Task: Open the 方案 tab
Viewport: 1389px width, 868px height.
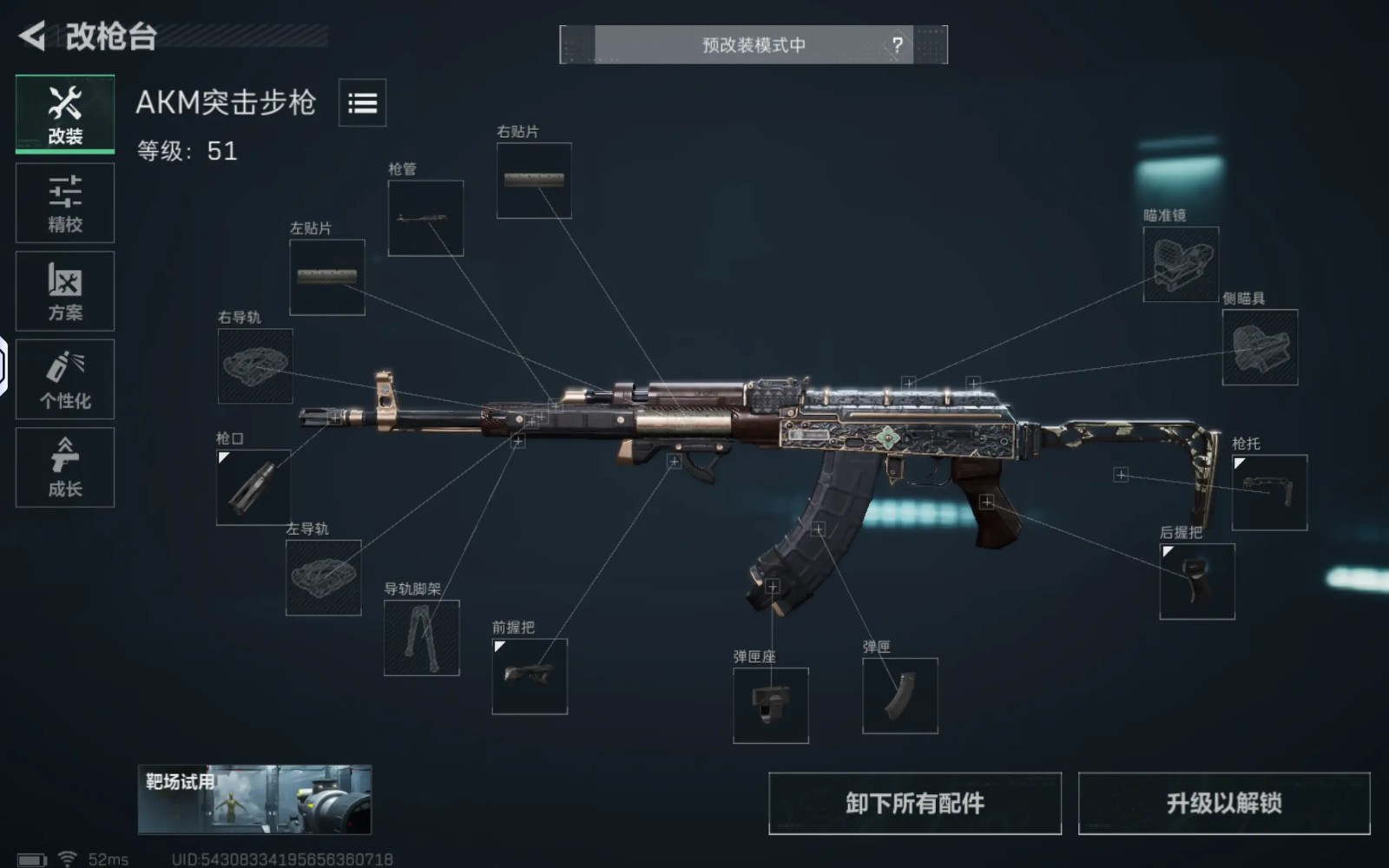Action: point(65,292)
